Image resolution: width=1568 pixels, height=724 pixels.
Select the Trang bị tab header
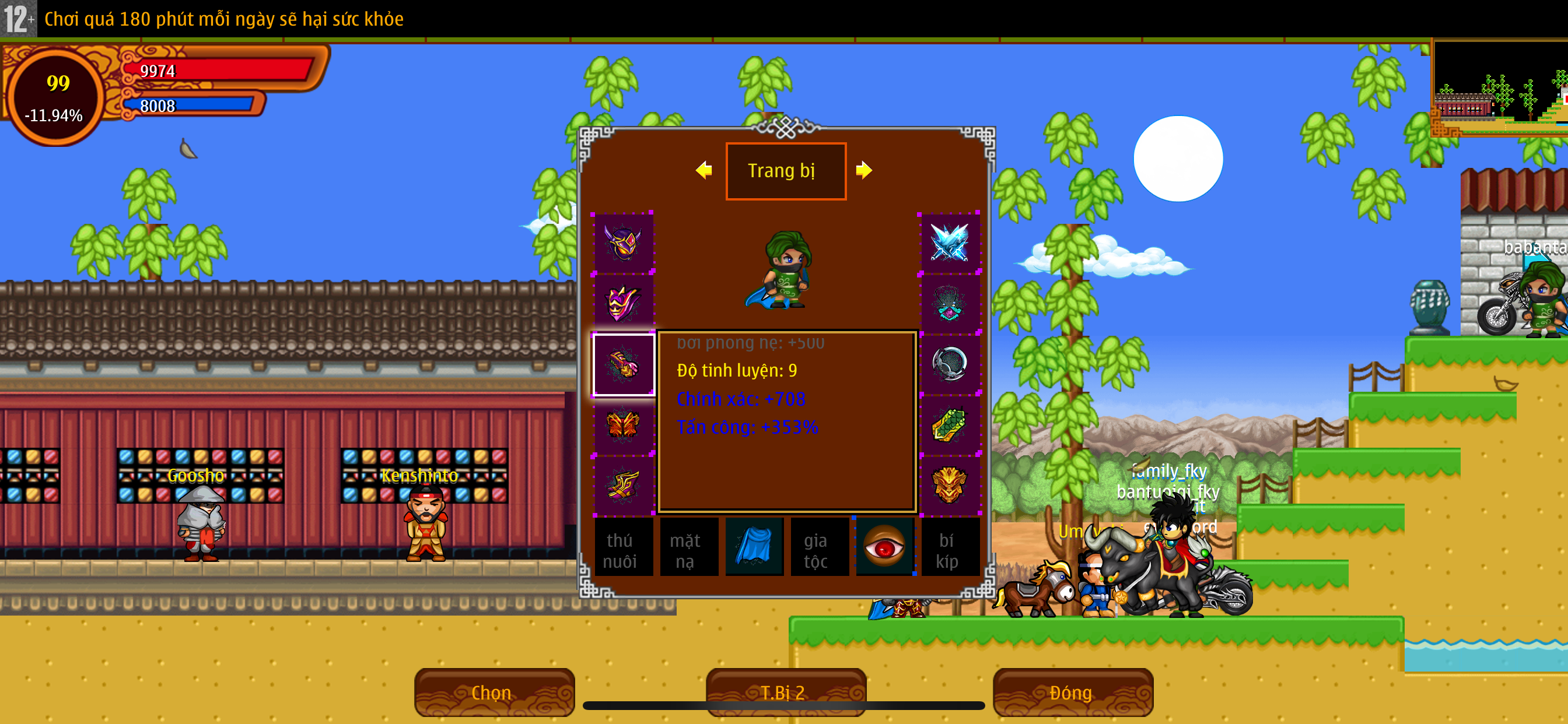tap(785, 171)
